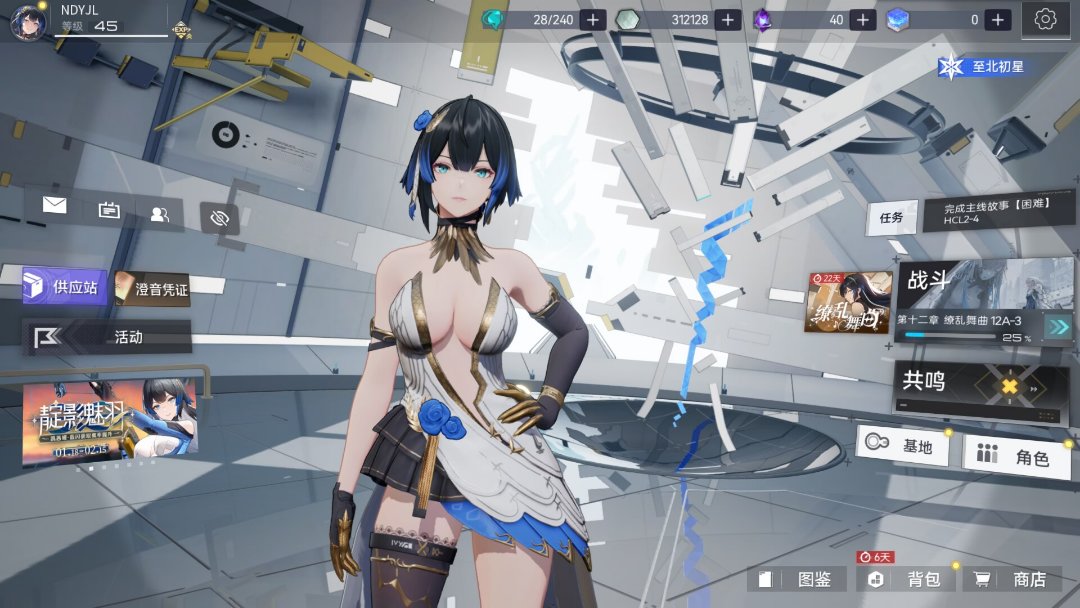Toggle the hide-UI eye icon
Viewport: 1080px width, 608px height.
point(220,217)
